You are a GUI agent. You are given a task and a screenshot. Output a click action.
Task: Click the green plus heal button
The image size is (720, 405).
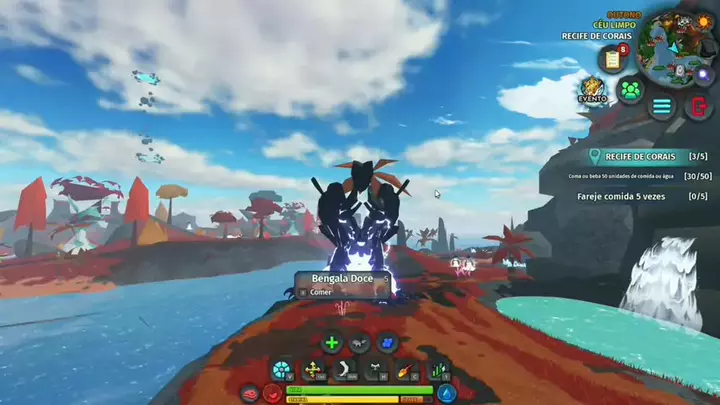point(332,343)
